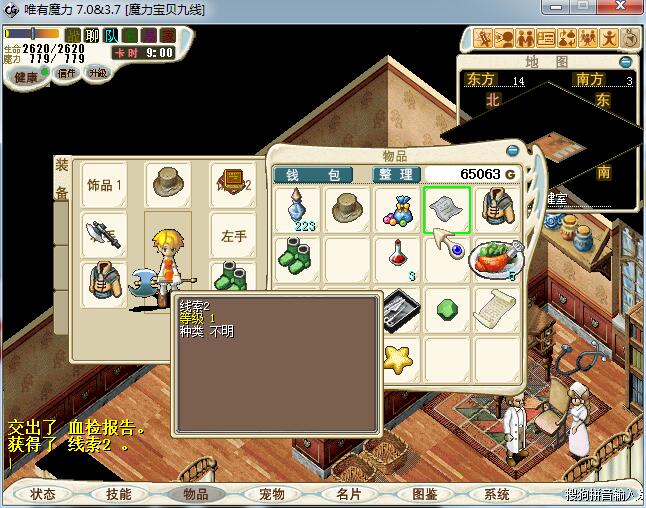
Task: Select the blue potion with 223 count
Action: [x=299, y=209]
